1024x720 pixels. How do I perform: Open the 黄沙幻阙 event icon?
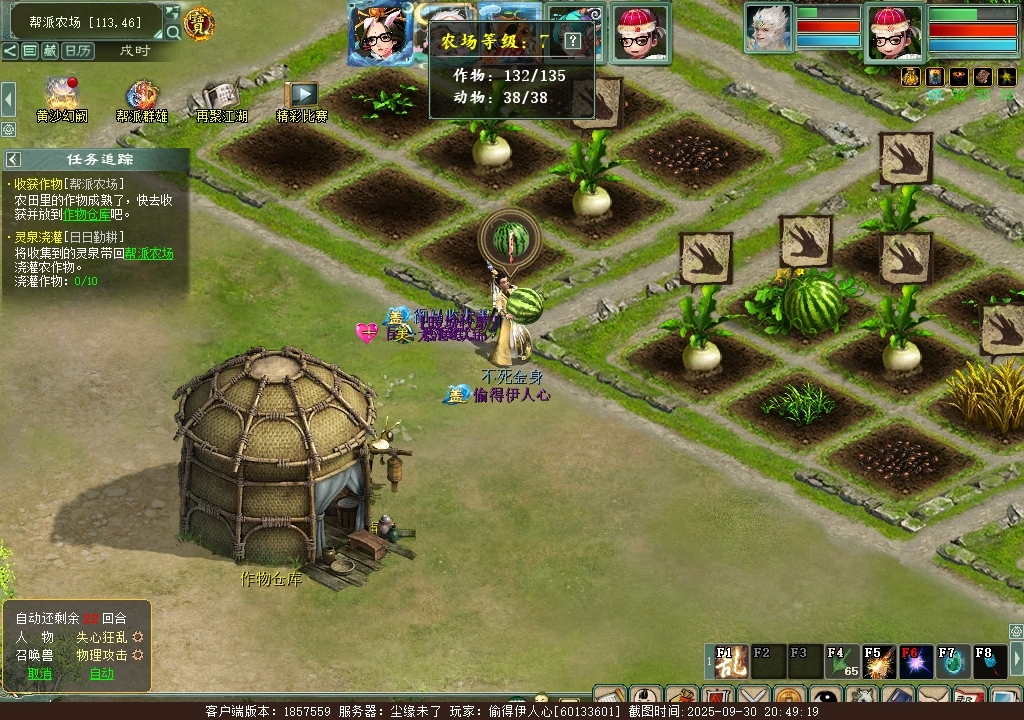point(61,98)
